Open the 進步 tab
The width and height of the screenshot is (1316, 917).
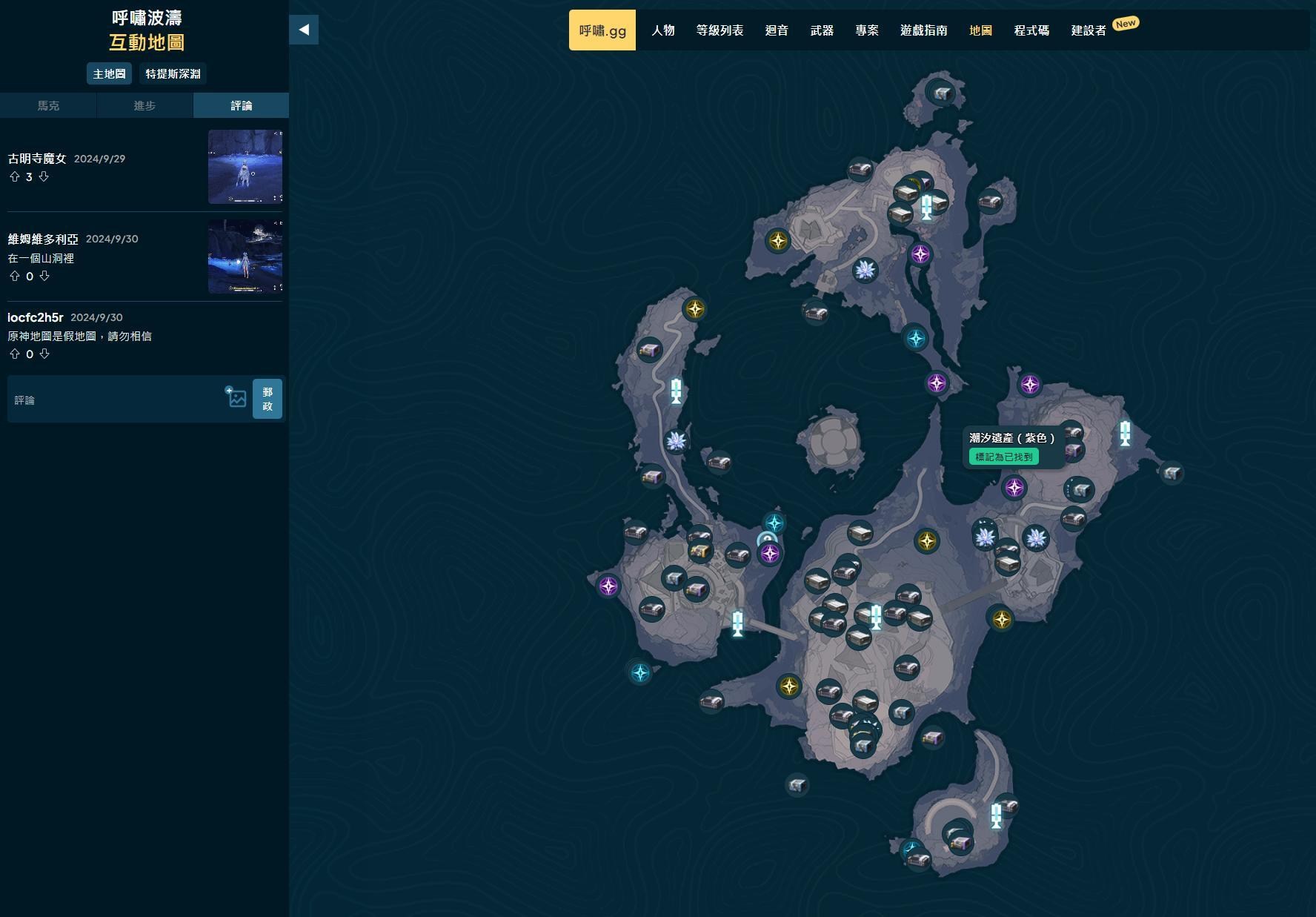(x=144, y=105)
